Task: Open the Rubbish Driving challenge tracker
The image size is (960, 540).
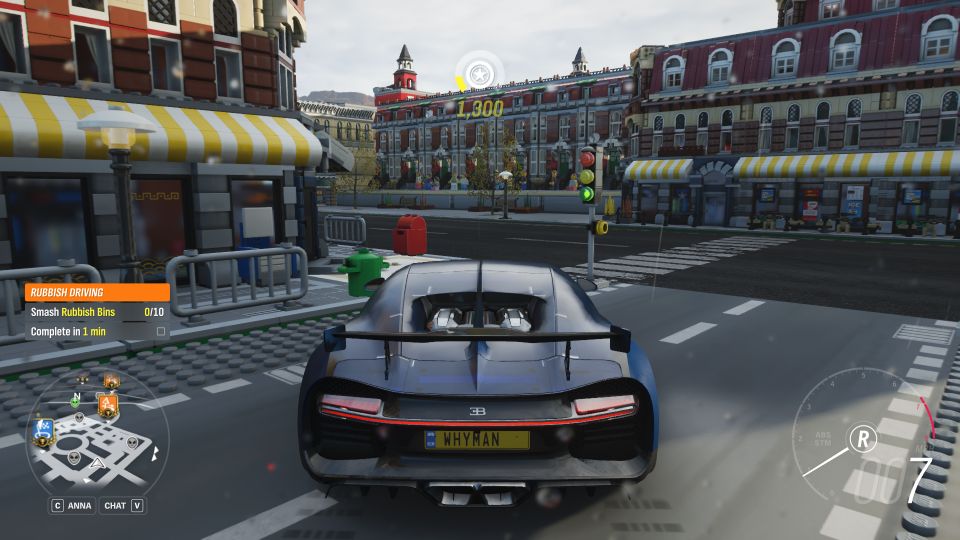Action: pyautogui.click(x=96, y=293)
